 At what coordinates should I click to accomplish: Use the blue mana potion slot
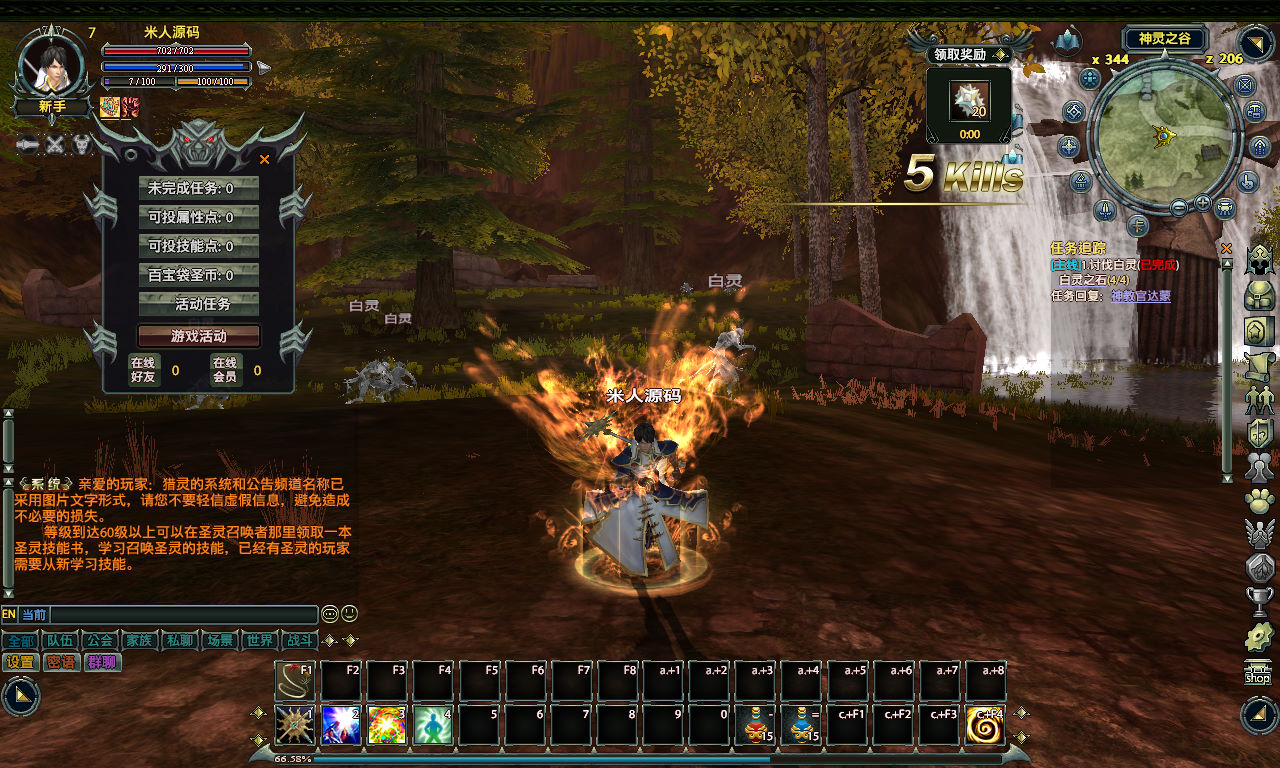point(803,725)
